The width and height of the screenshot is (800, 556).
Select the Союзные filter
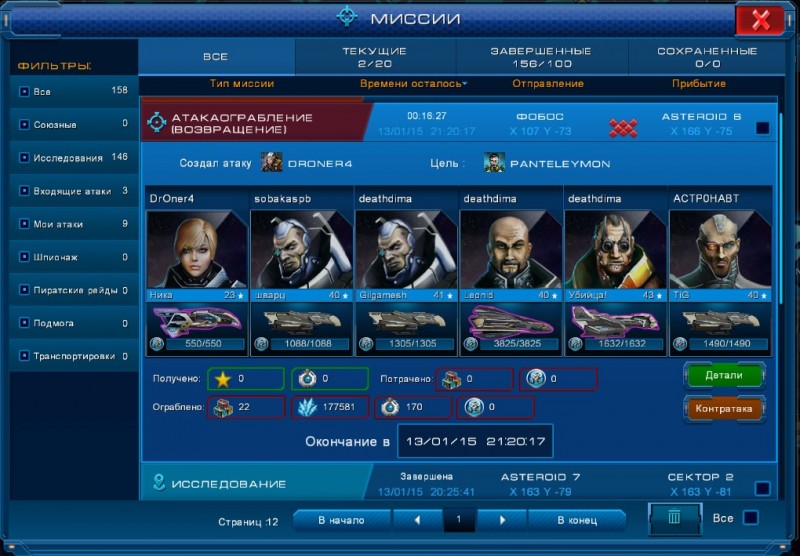pos(73,125)
